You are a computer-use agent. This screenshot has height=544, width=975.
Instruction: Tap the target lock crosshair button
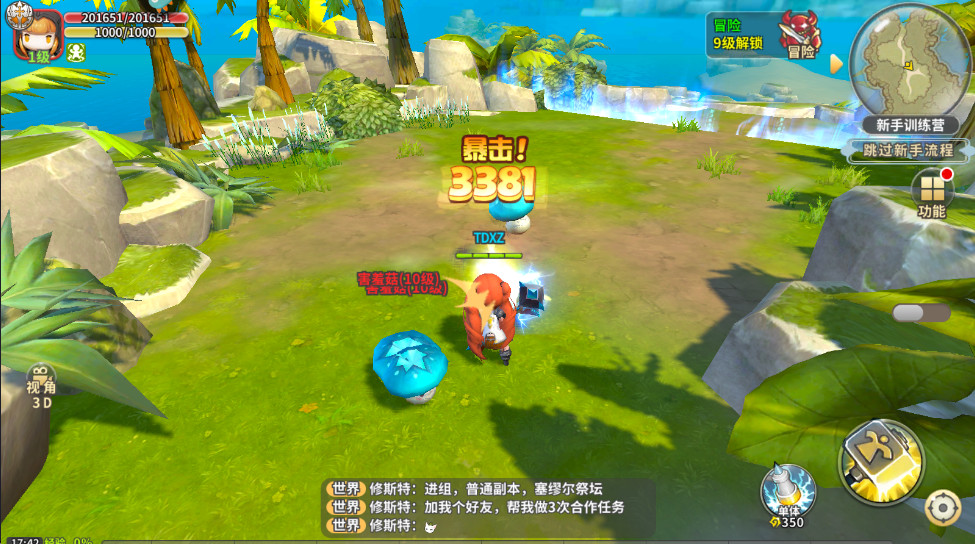[942, 508]
